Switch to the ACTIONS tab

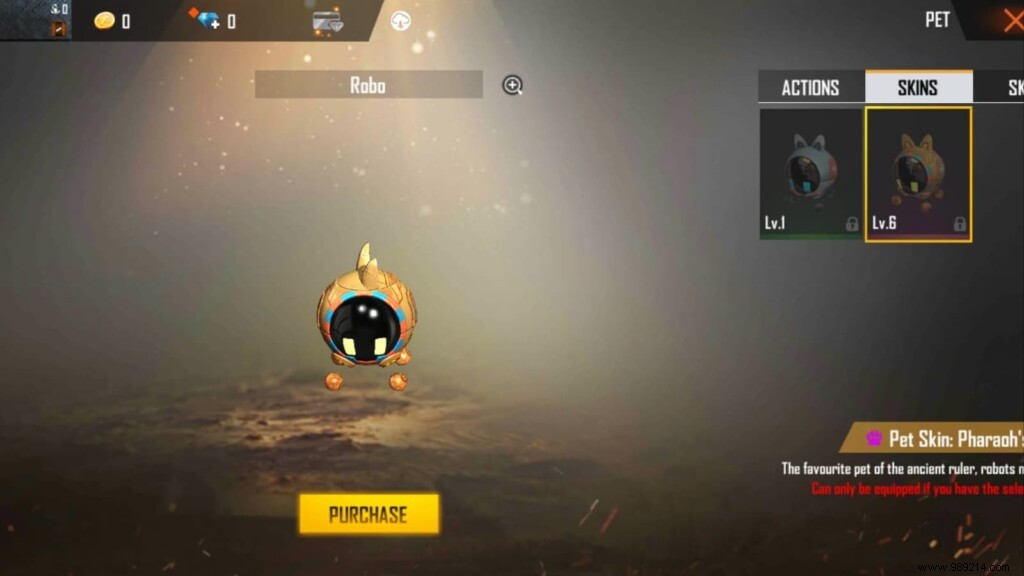coord(810,87)
